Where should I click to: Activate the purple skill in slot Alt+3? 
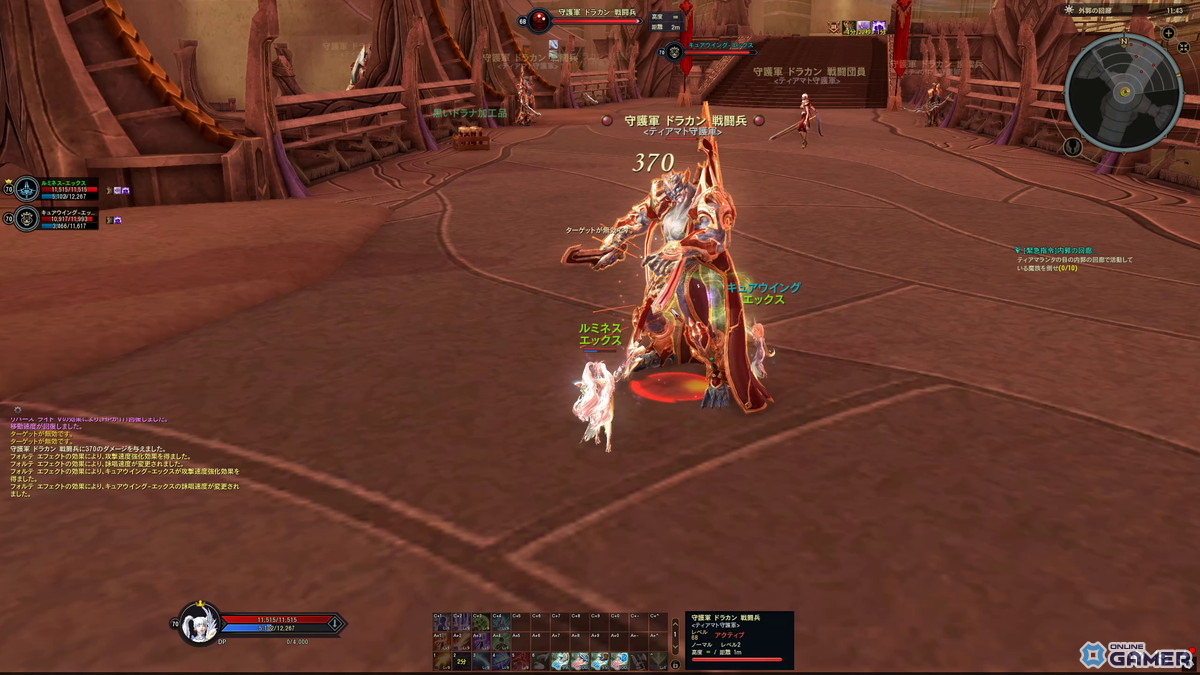481,641
